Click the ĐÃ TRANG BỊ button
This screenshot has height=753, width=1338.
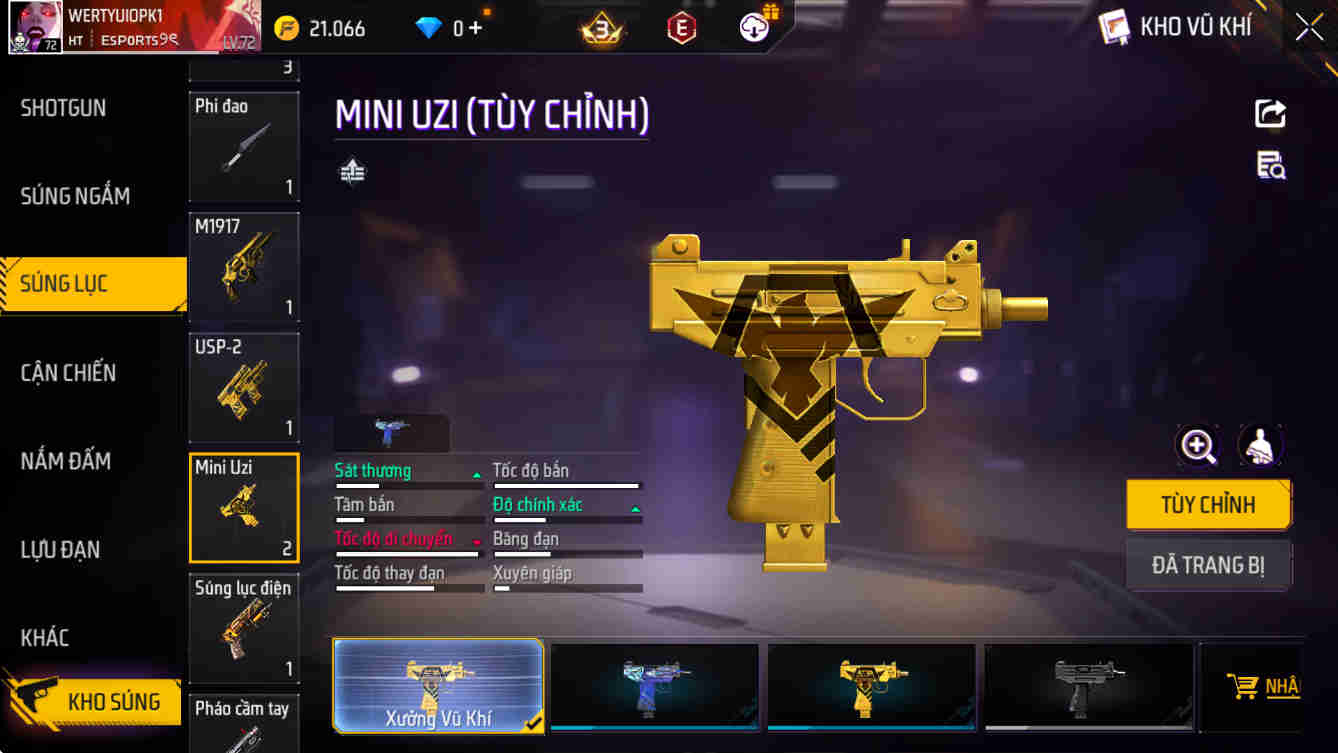click(1208, 565)
